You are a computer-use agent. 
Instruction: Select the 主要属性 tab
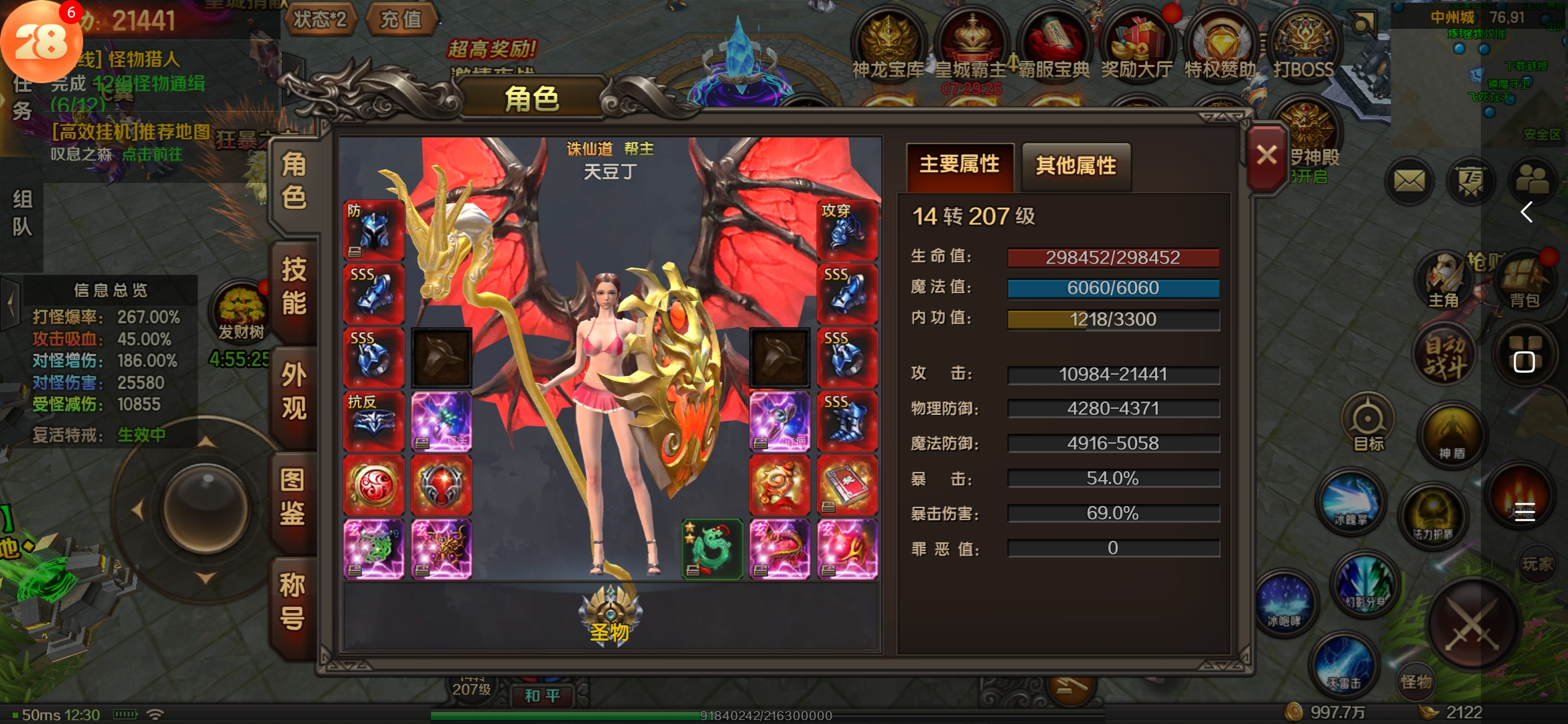pos(959,164)
